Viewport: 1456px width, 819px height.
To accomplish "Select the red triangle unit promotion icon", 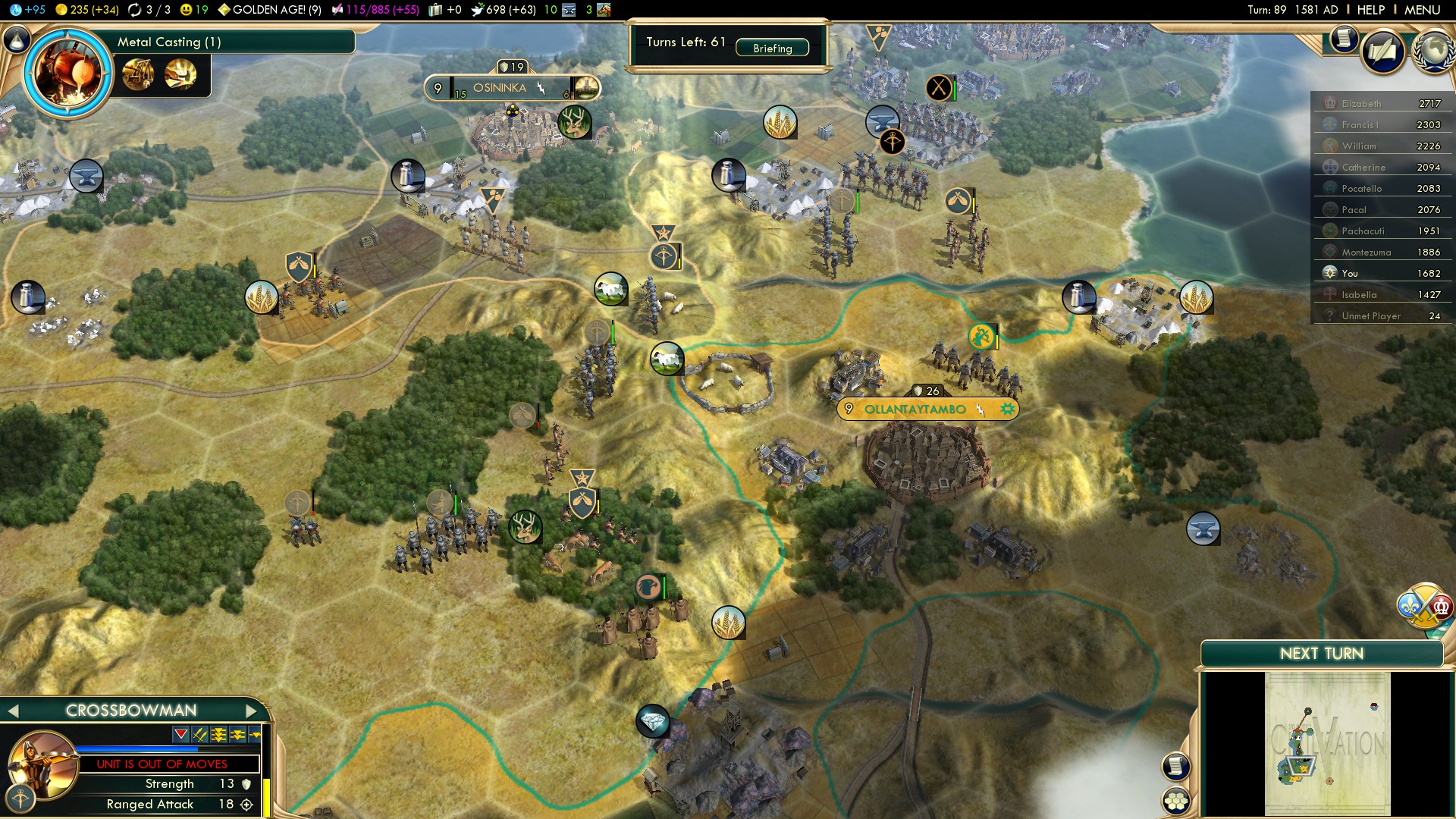I will tap(180, 734).
